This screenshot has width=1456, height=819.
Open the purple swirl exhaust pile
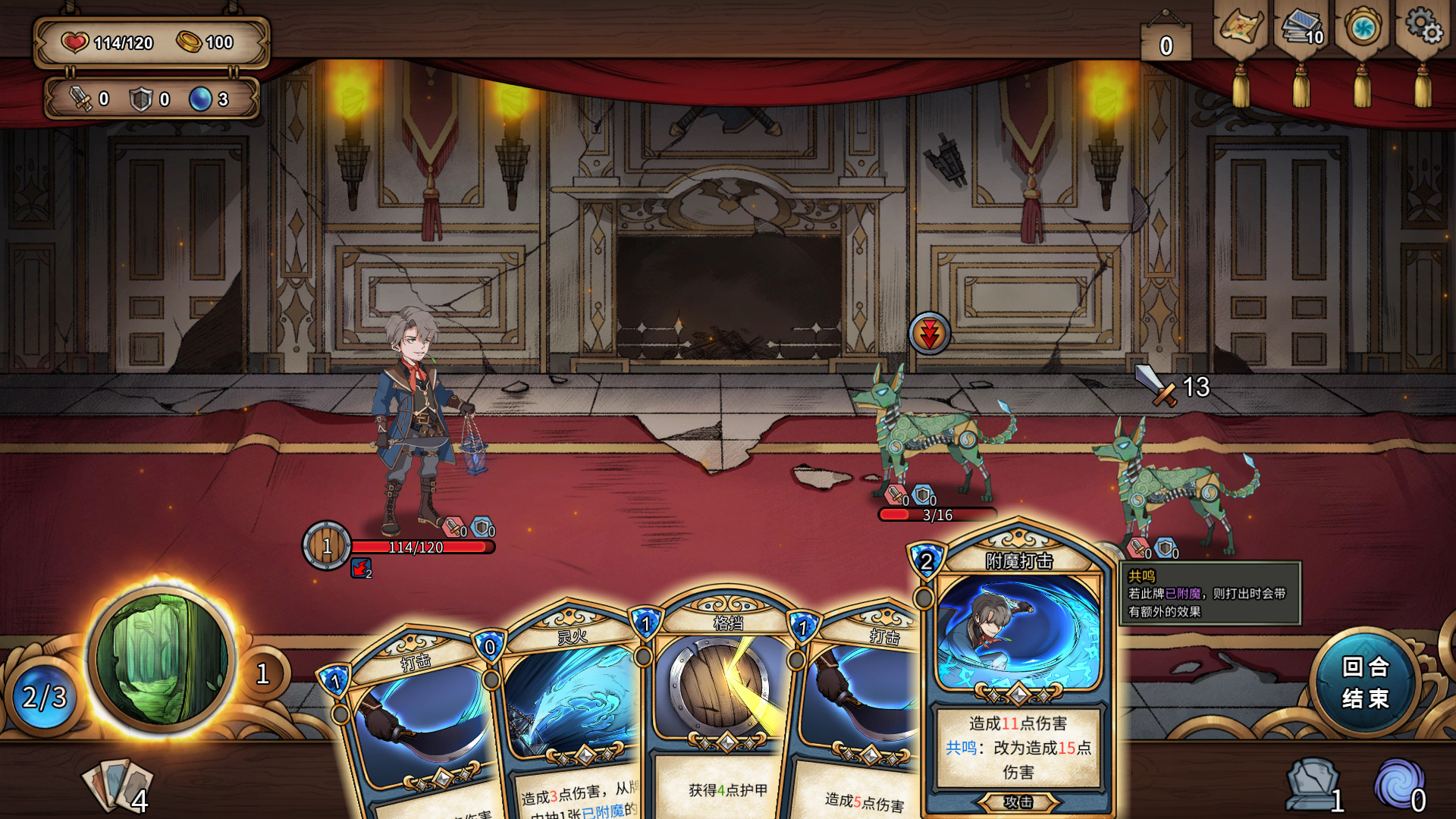click(x=1399, y=785)
